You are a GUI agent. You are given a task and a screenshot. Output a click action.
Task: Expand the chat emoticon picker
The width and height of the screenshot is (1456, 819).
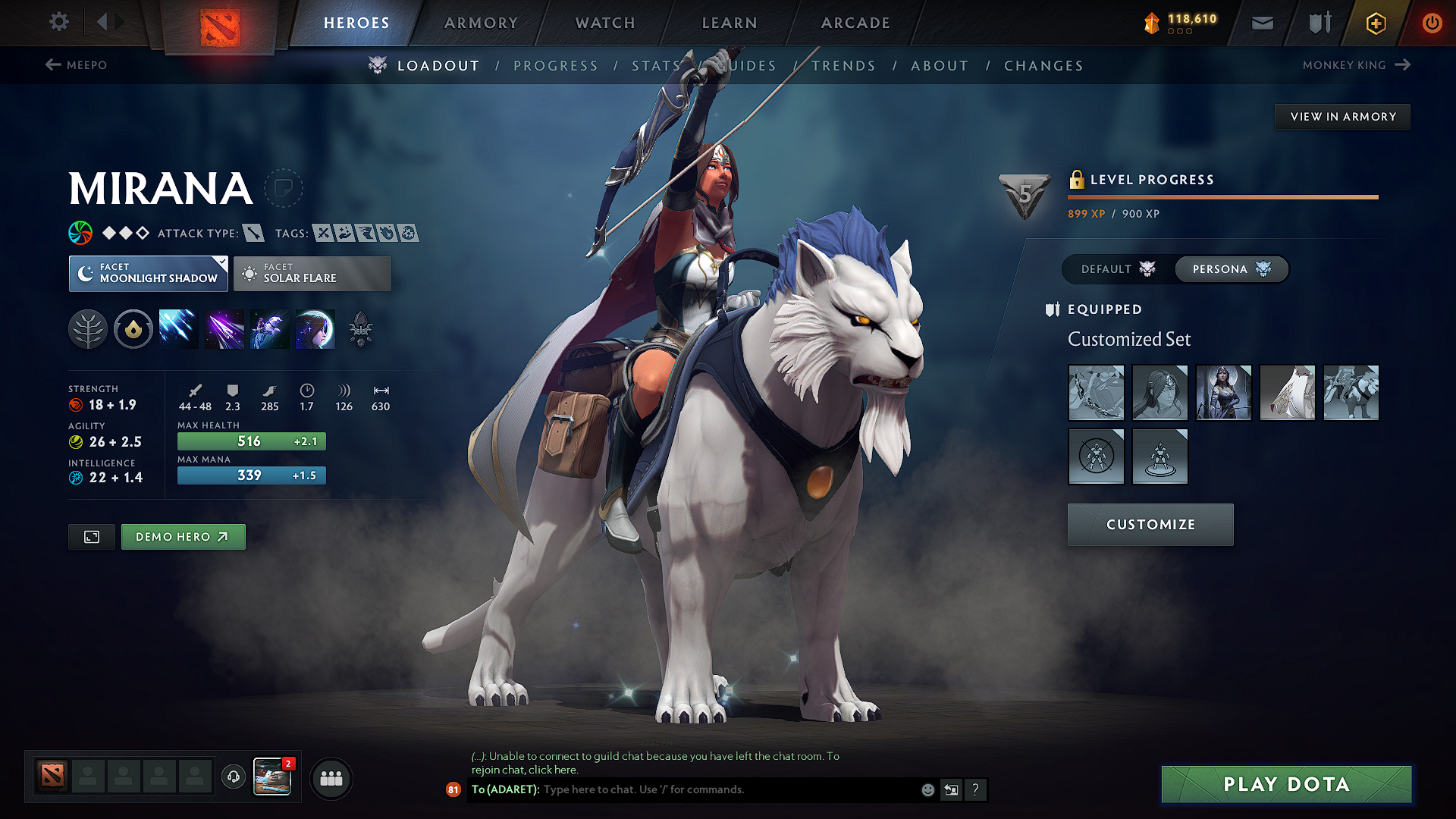pyautogui.click(x=927, y=789)
